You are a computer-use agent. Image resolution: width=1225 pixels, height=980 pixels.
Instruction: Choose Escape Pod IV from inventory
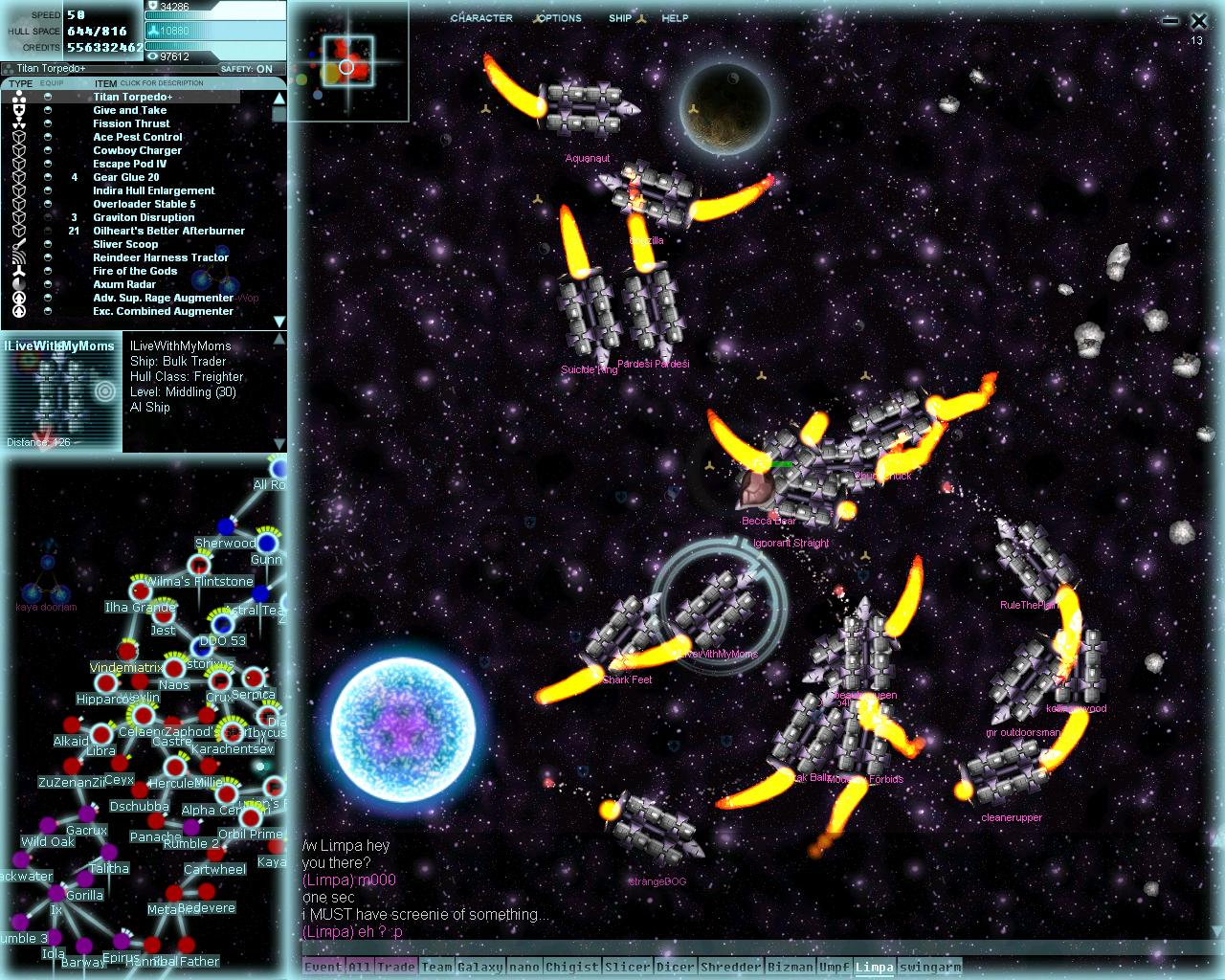point(129,164)
